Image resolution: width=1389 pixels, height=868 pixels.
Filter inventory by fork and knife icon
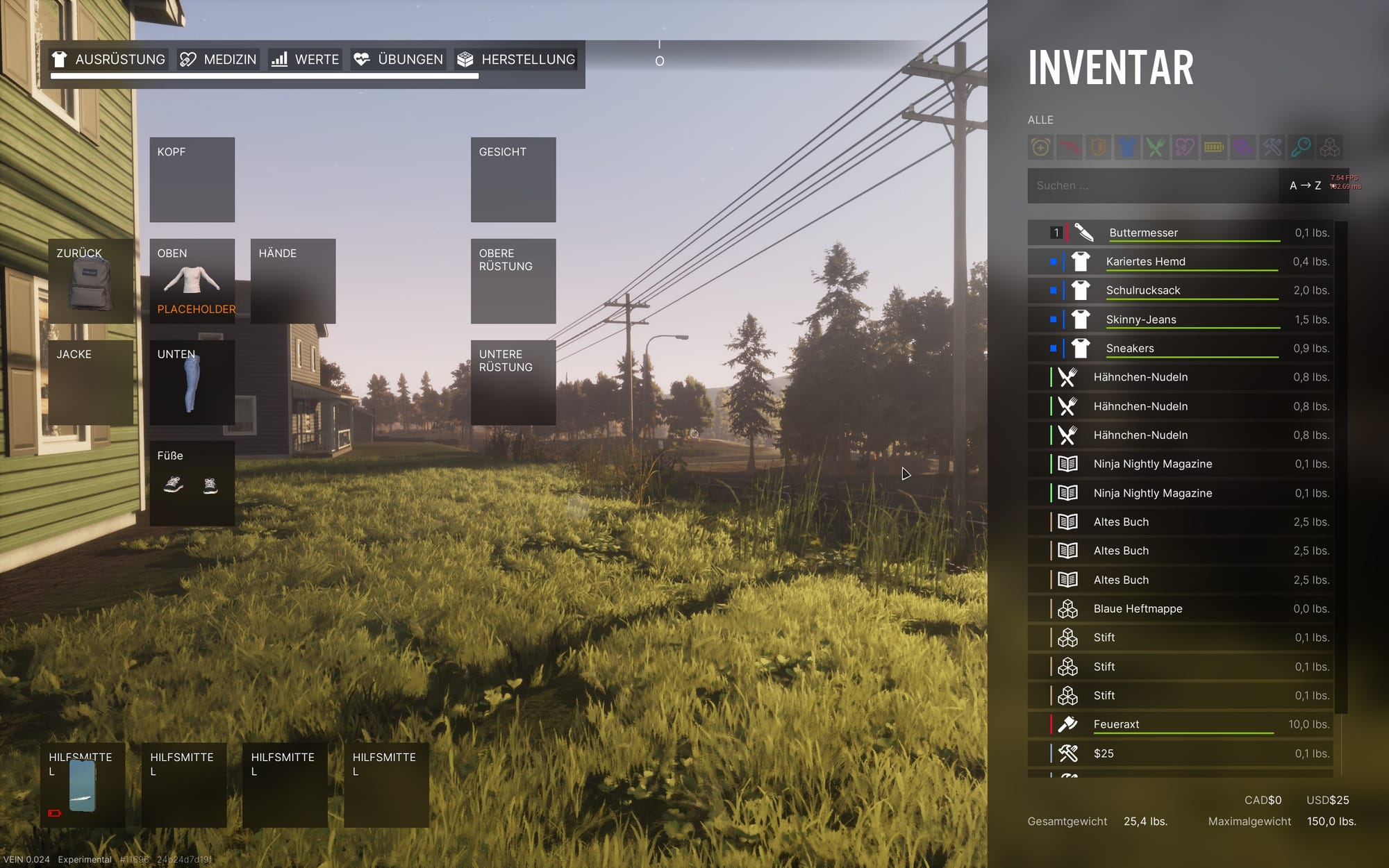point(1156,147)
